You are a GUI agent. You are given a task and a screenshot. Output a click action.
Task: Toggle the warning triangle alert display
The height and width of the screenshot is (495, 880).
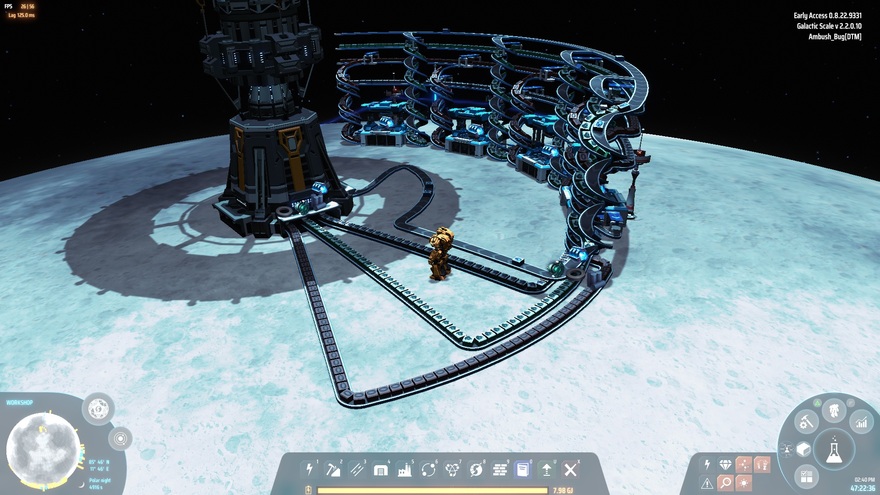pyautogui.click(x=707, y=483)
